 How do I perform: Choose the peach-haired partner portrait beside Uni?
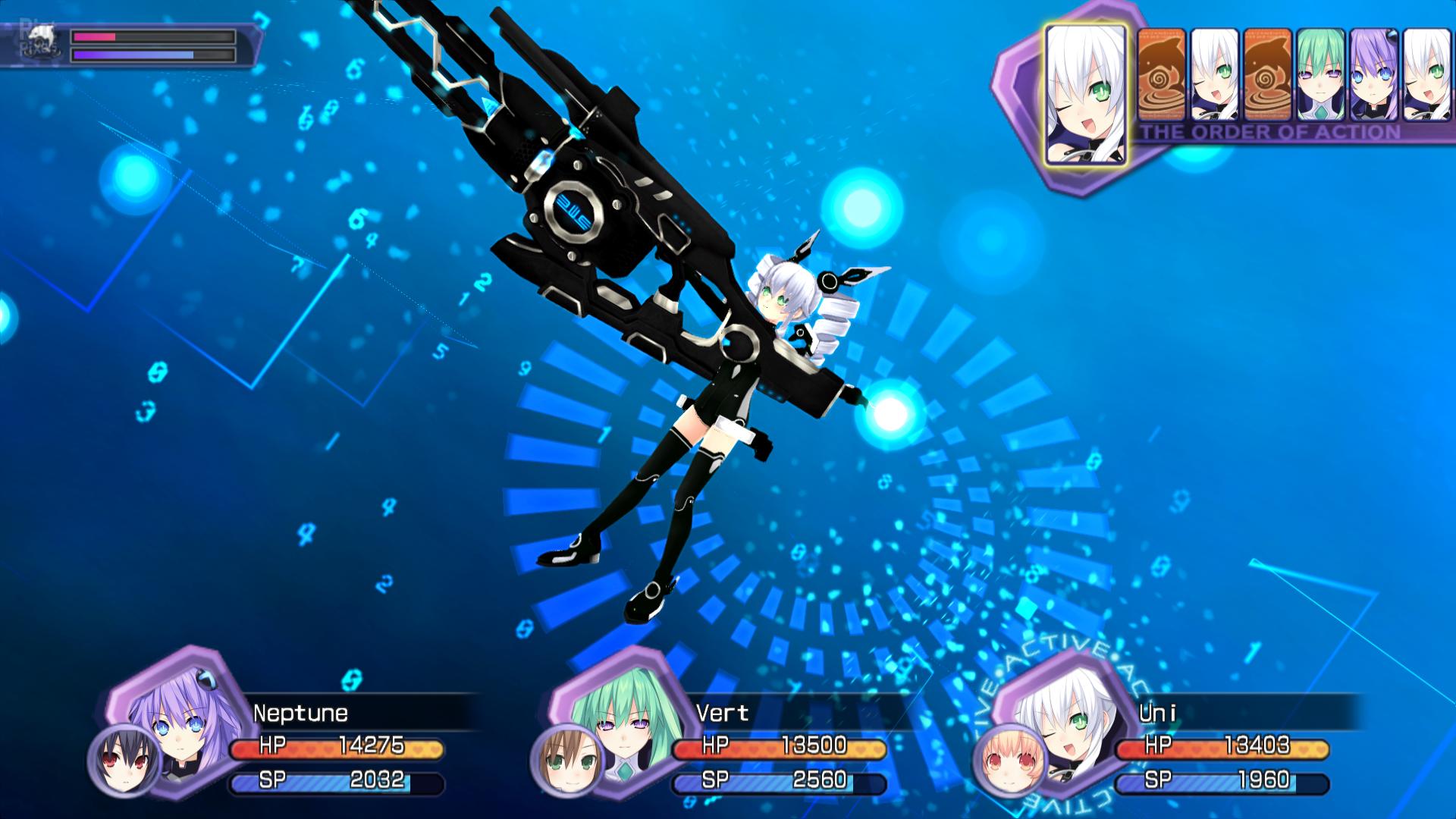[x=1009, y=760]
